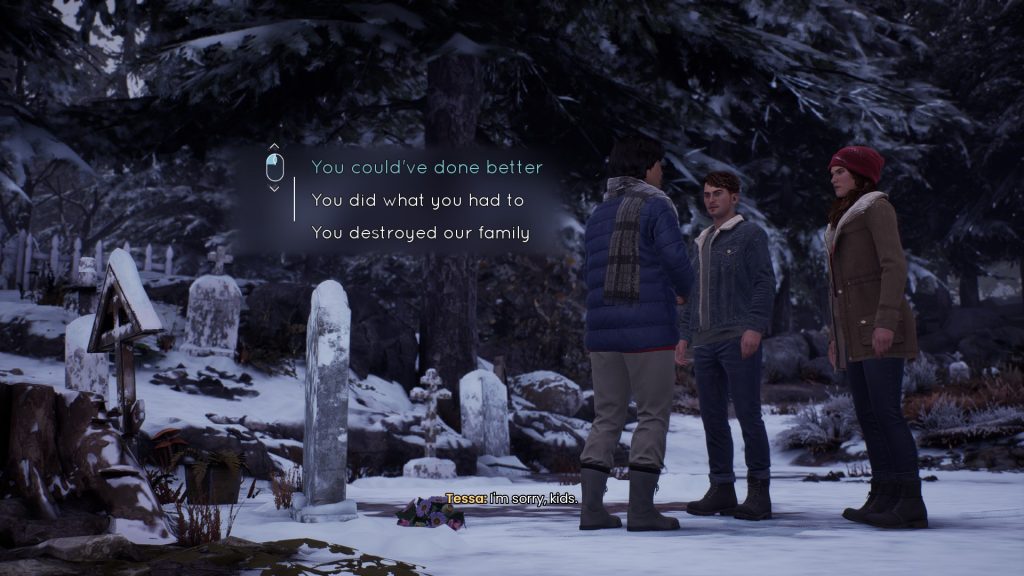Pick "You destroyed our family" dialogue option
The width and height of the screenshot is (1024, 576).
[421, 233]
